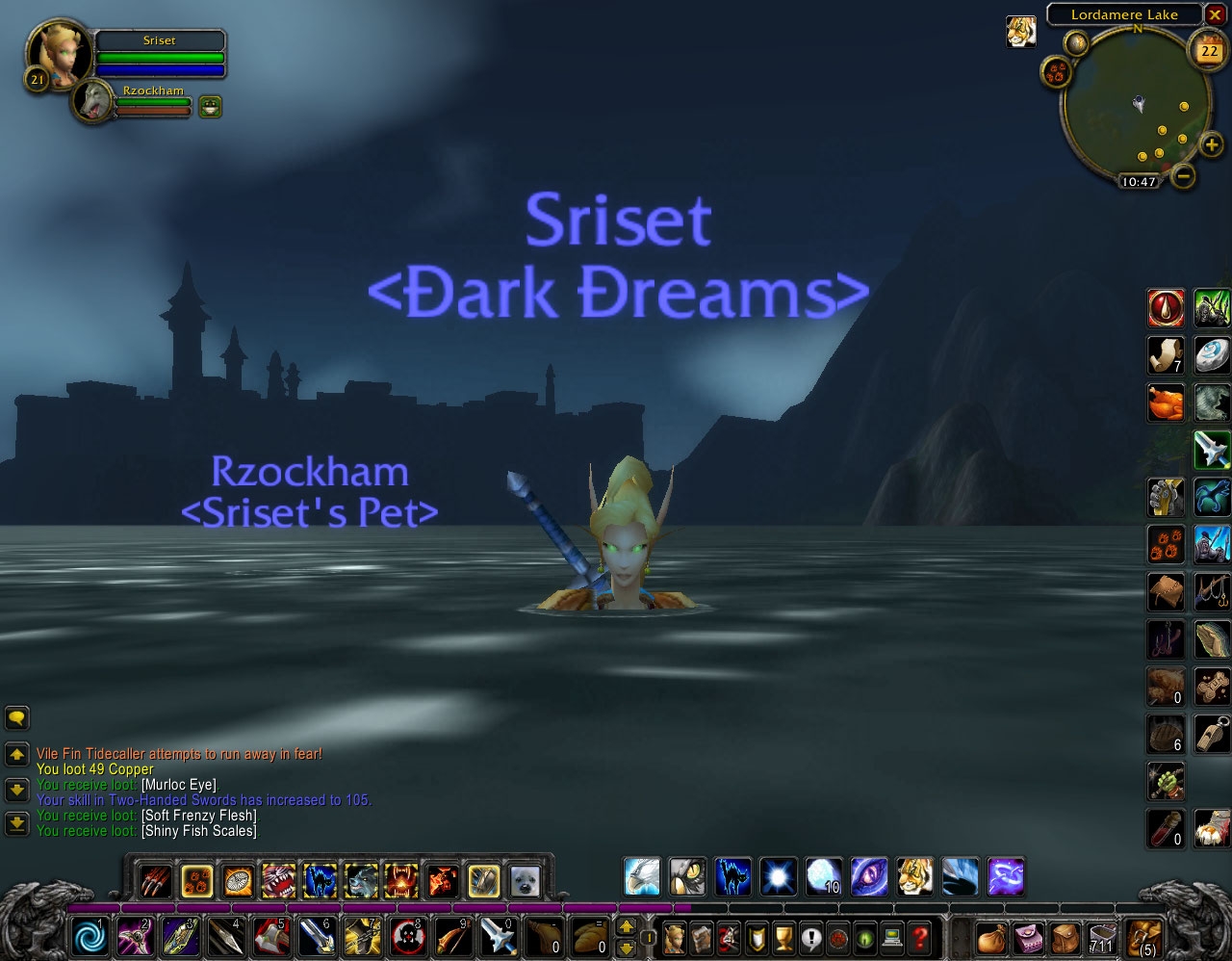
Task: Activate the blue swirl ability in slot 1
Action: pos(91,936)
